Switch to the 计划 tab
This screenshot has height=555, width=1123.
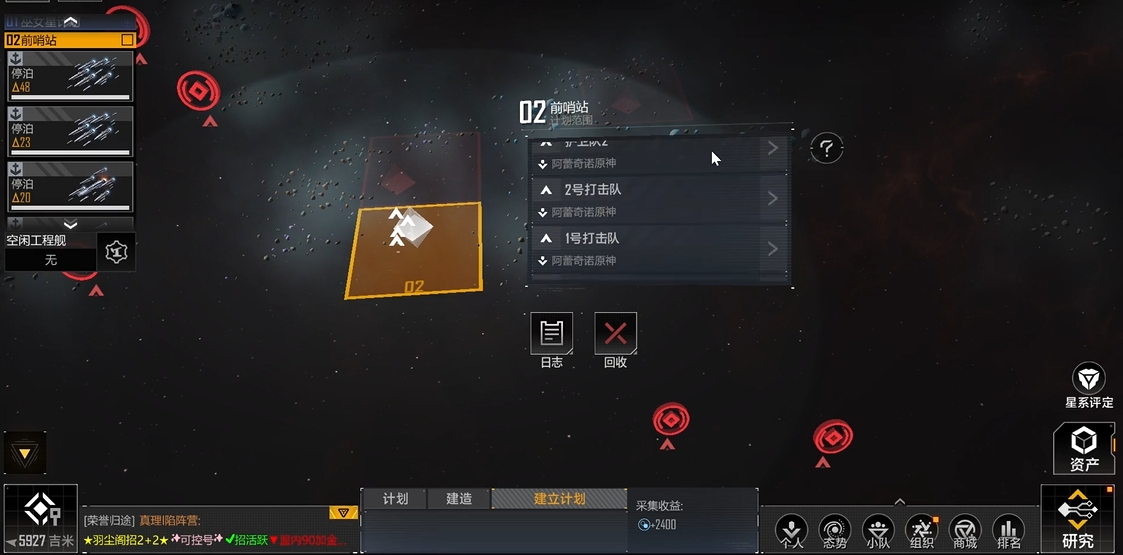coord(394,498)
